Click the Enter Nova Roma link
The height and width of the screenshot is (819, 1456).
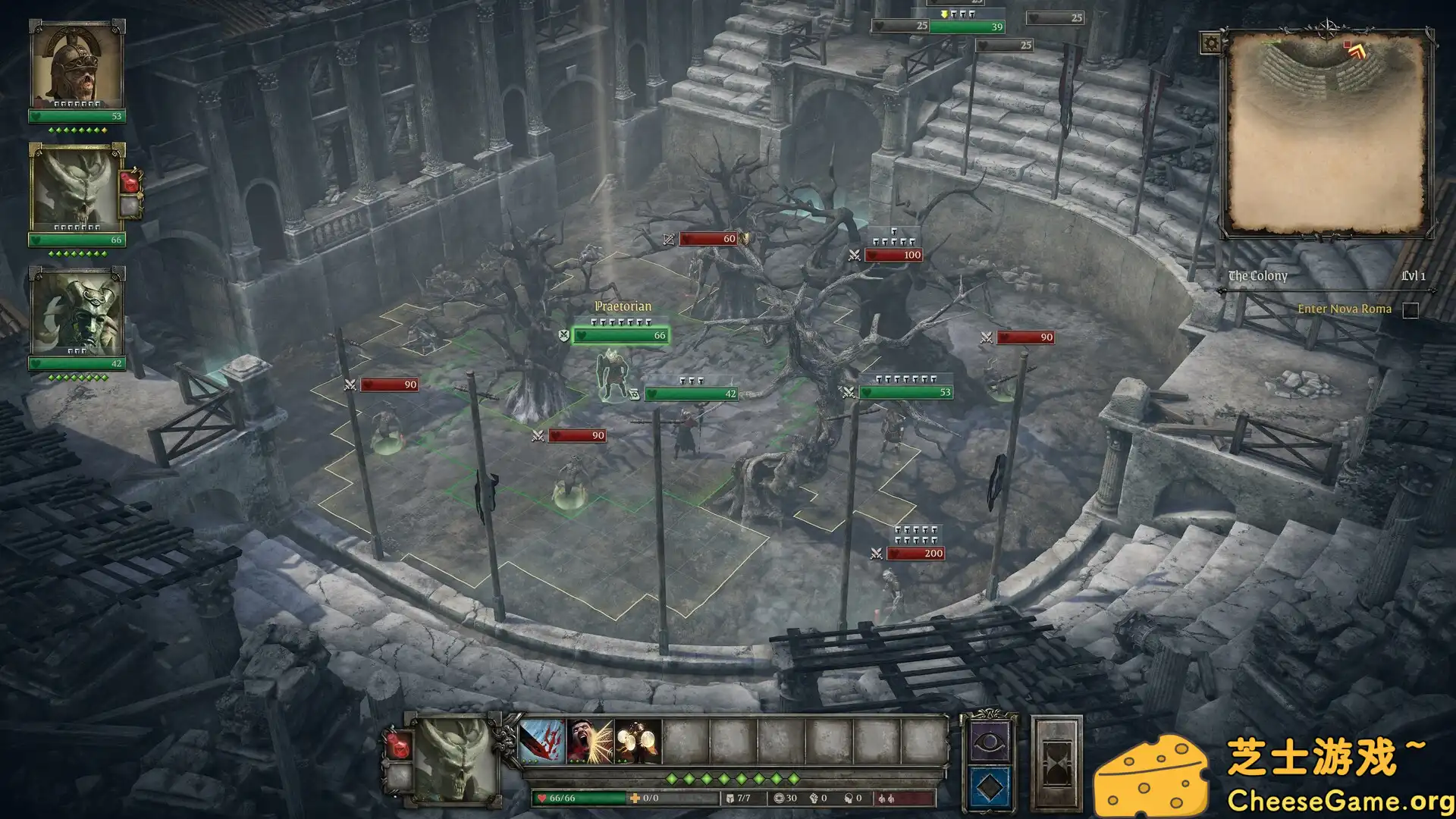[x=1345, y=309]
